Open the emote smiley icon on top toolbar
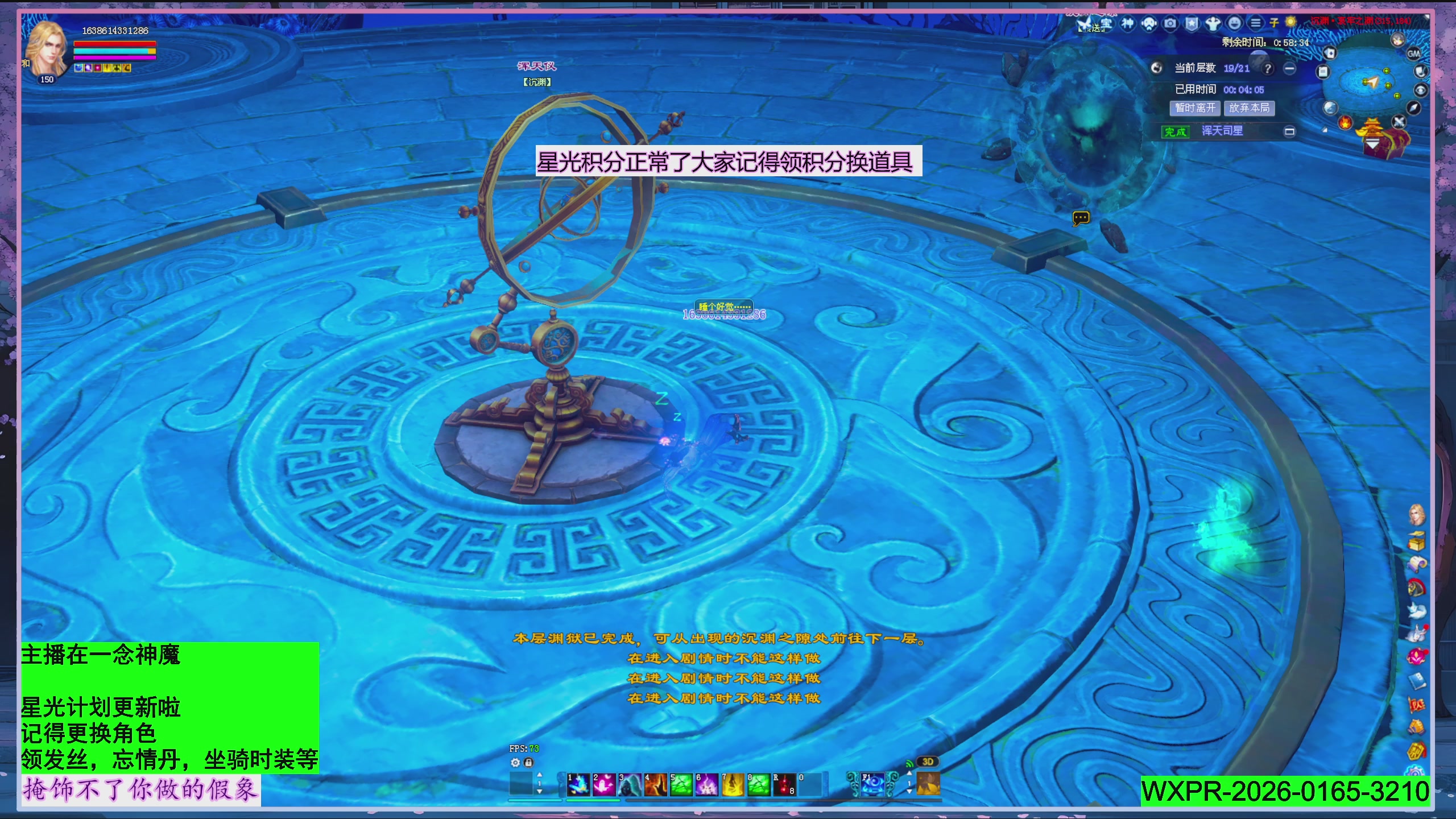 coord(1234,24)
